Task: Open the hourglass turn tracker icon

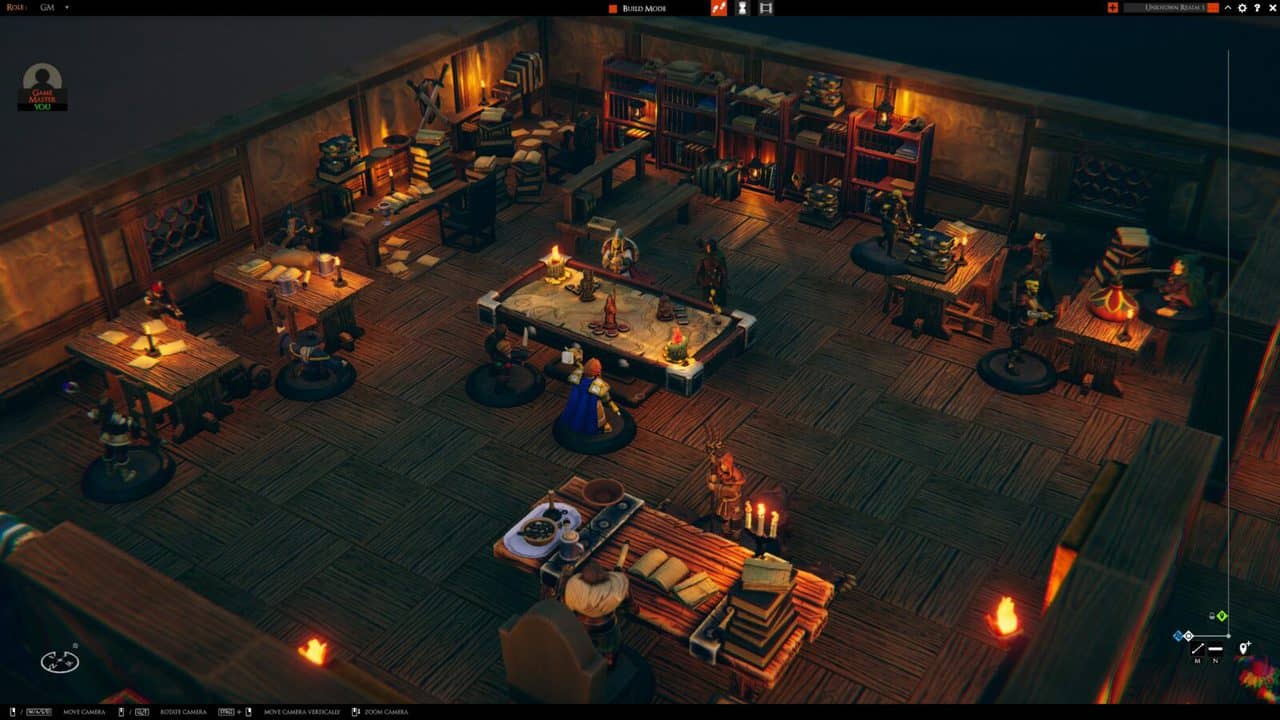Action: (743, 8)
